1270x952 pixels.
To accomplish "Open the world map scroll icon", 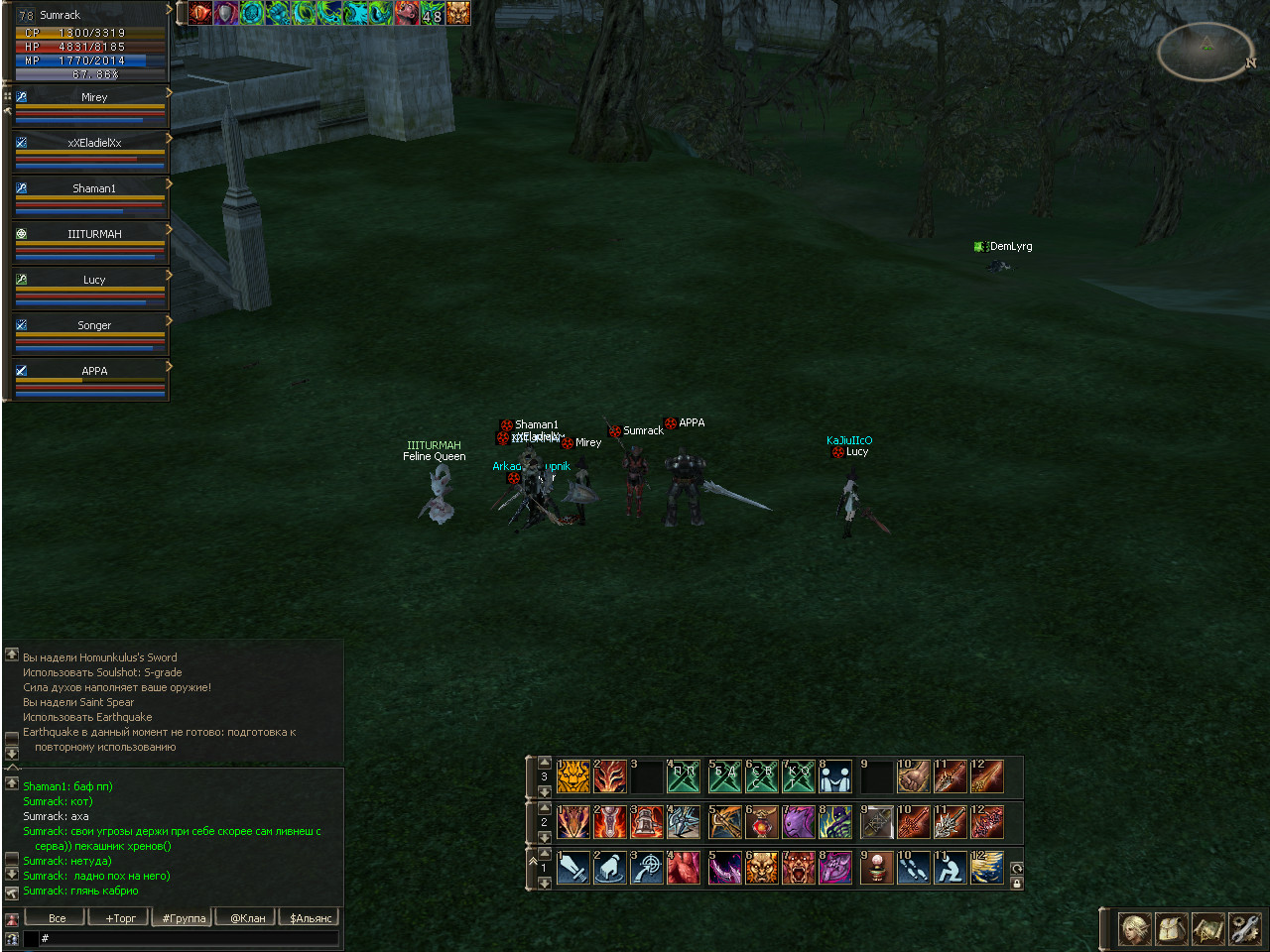I will (x=1207, y=929).
